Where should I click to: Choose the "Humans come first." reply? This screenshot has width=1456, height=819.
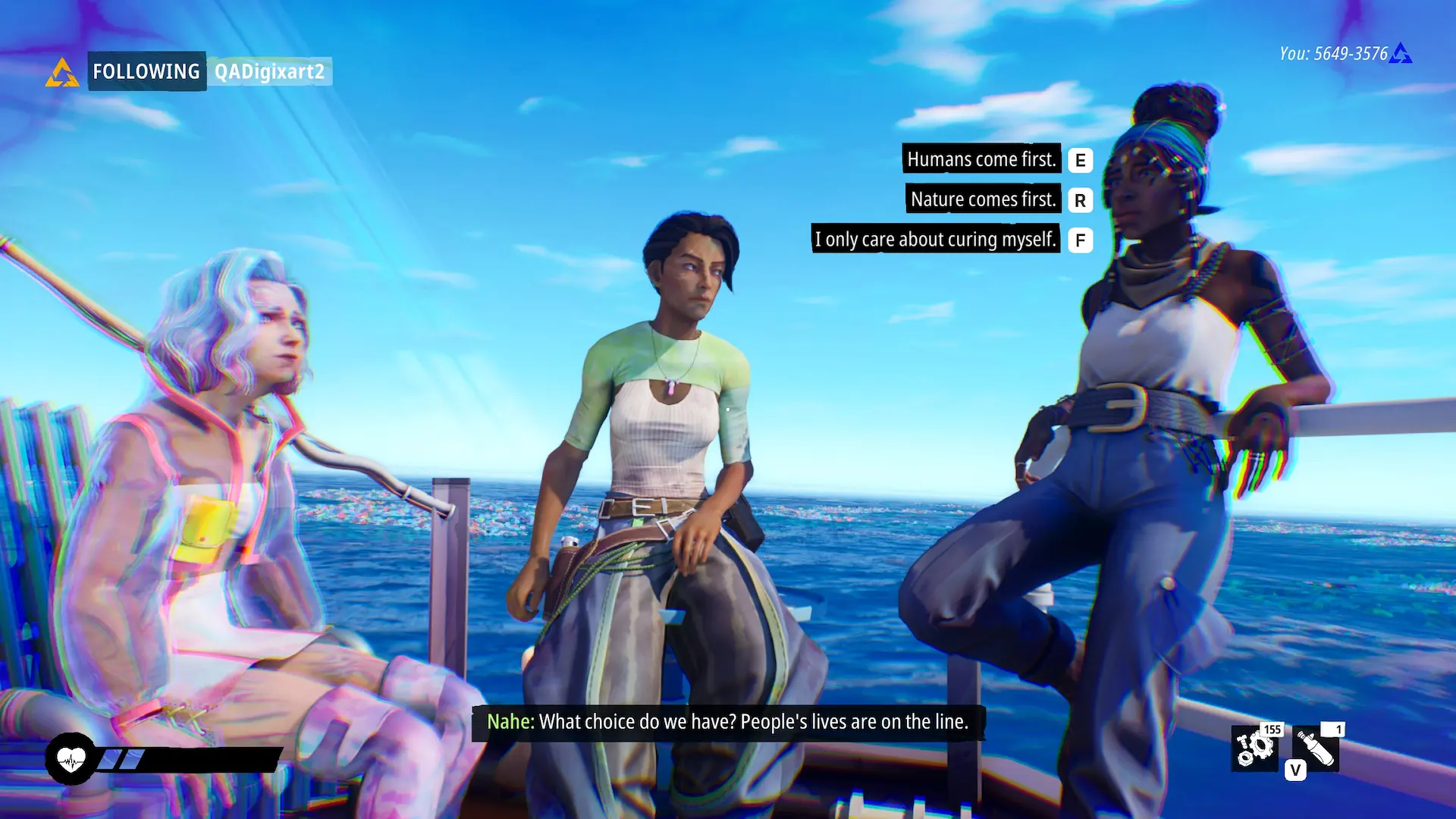tap(981, 159)
